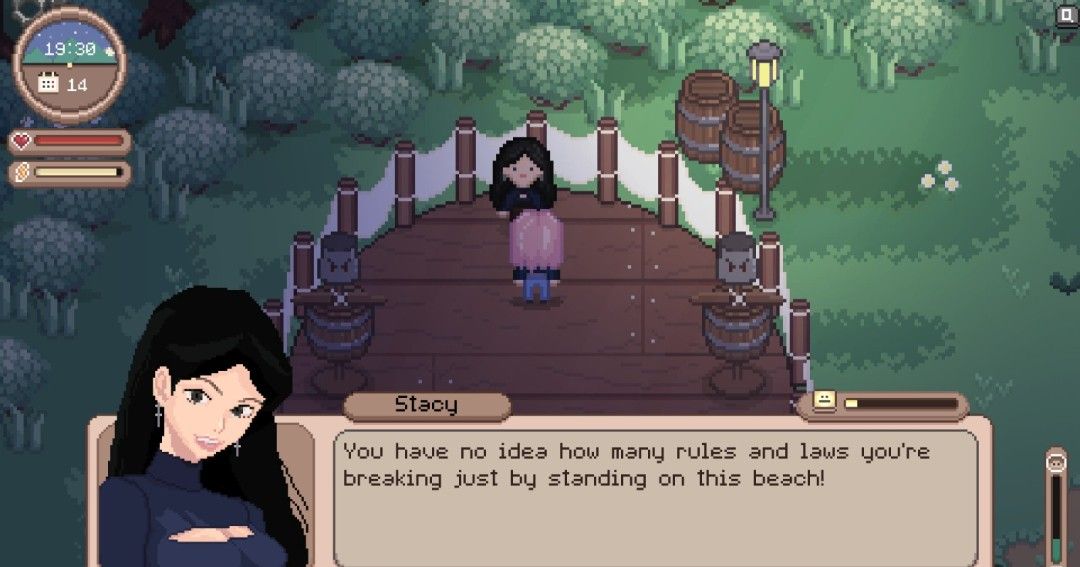The width and height of the screenshot is (1080, 567).
Task: Click the face icon atop the vertical meter
Action: point(1056,462)
